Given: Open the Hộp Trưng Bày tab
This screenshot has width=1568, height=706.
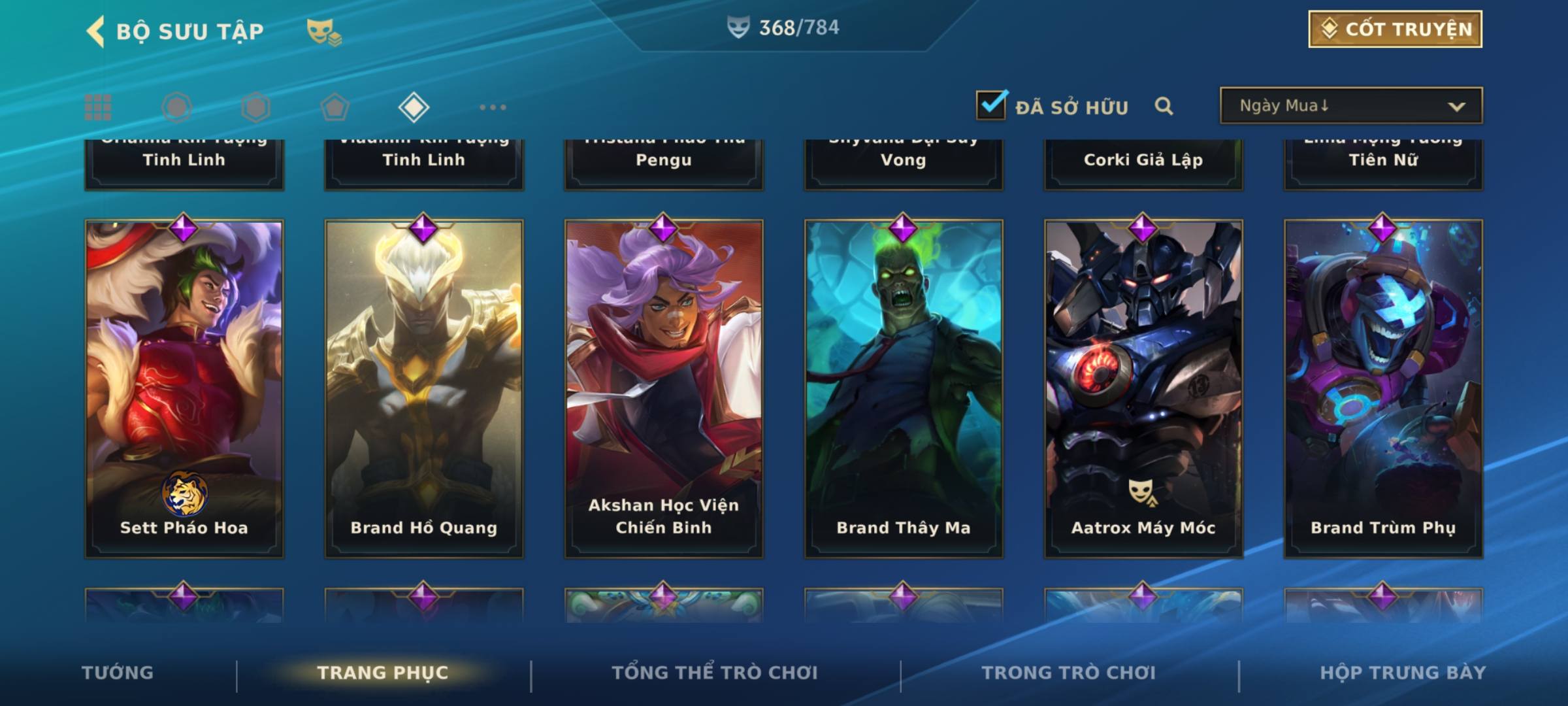Looking at the screenshot, I should 1403,673.
